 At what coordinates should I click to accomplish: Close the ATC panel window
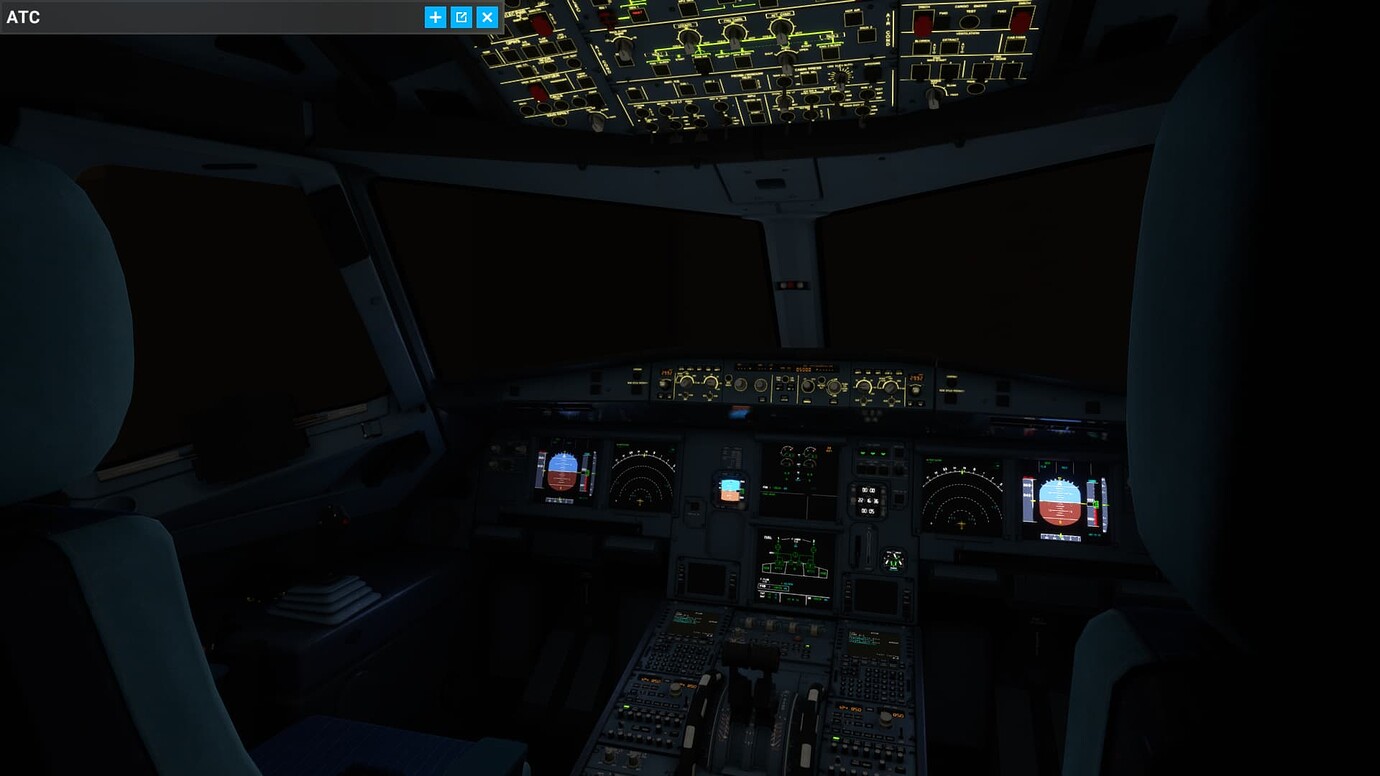(x=486, y=17)
